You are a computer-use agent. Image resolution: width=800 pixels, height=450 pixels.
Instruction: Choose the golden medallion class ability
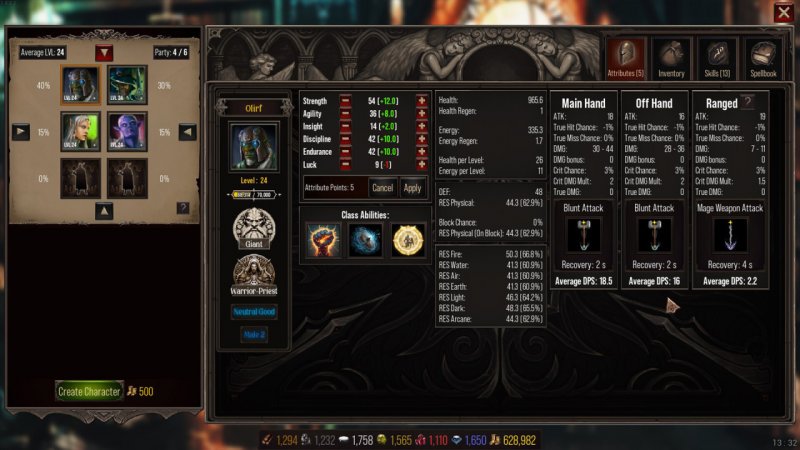[407, 239]
